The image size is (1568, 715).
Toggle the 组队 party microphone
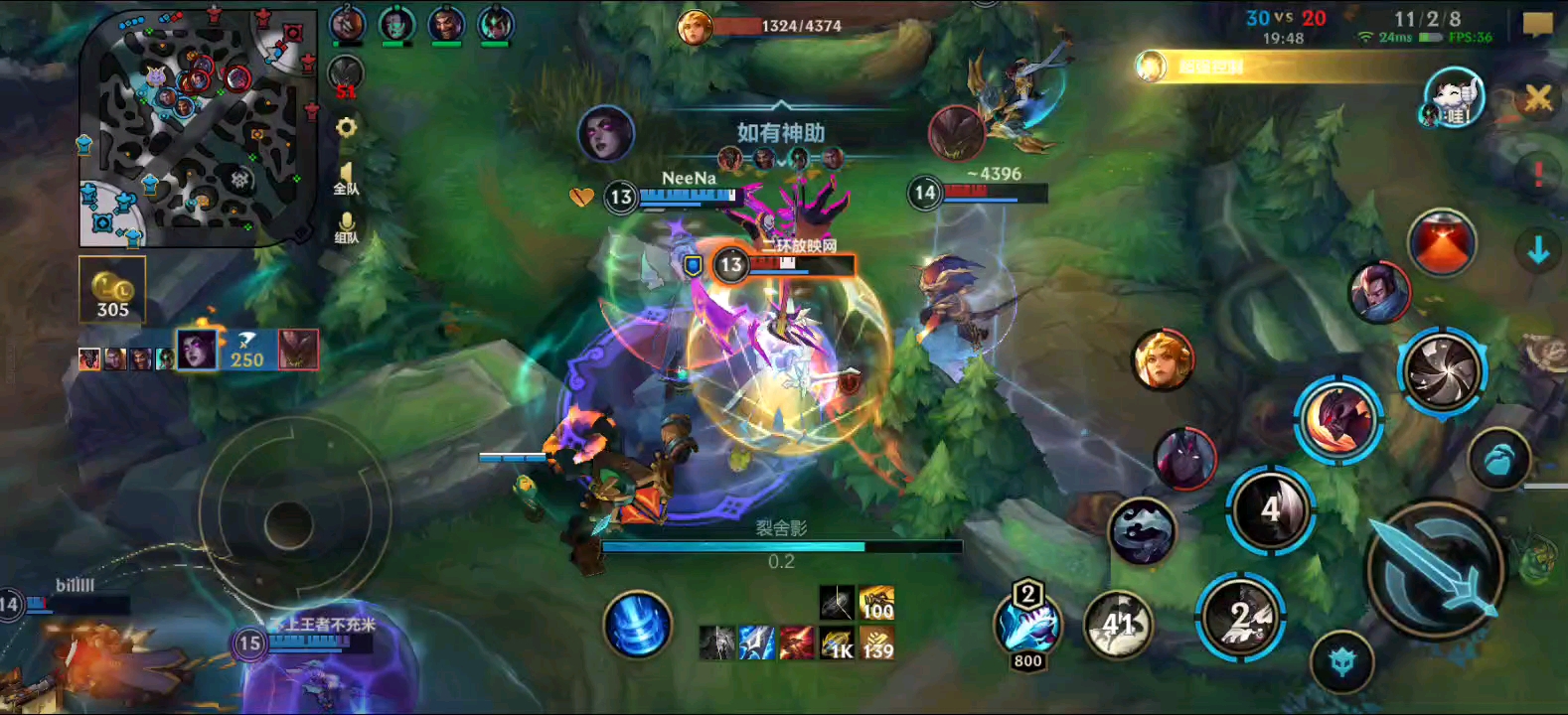coord(346,227)
